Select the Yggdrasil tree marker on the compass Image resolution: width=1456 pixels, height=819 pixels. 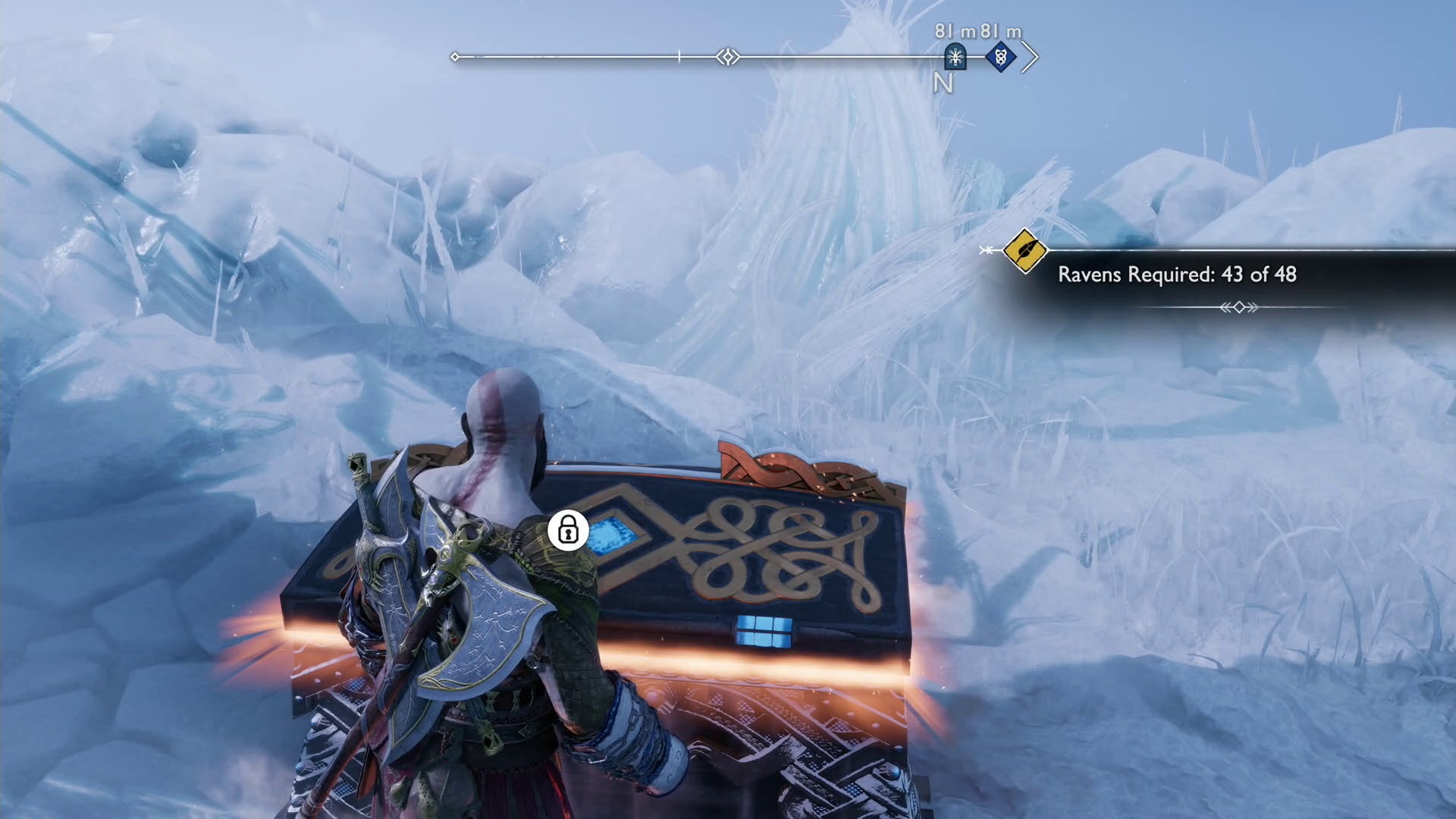click(955, 57)
